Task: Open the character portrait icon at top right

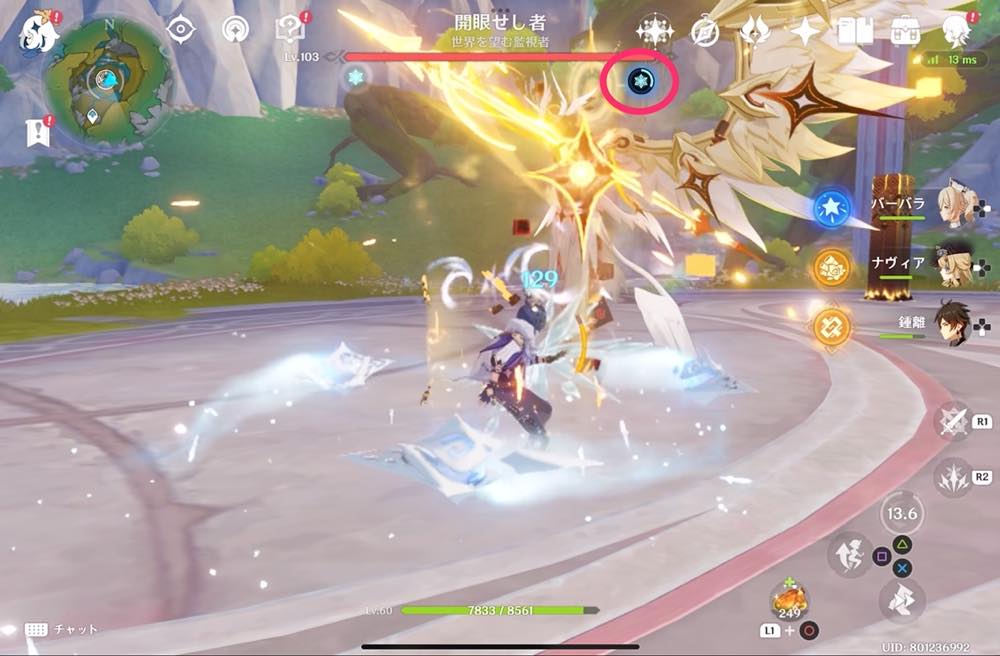Action: point(956,29)
